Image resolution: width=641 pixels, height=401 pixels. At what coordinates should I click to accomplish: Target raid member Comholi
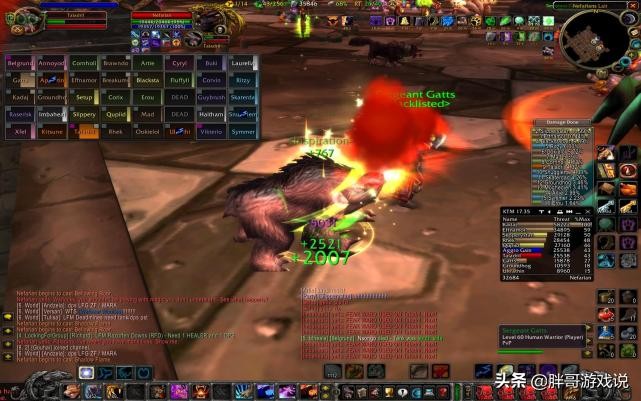[84, 62]
